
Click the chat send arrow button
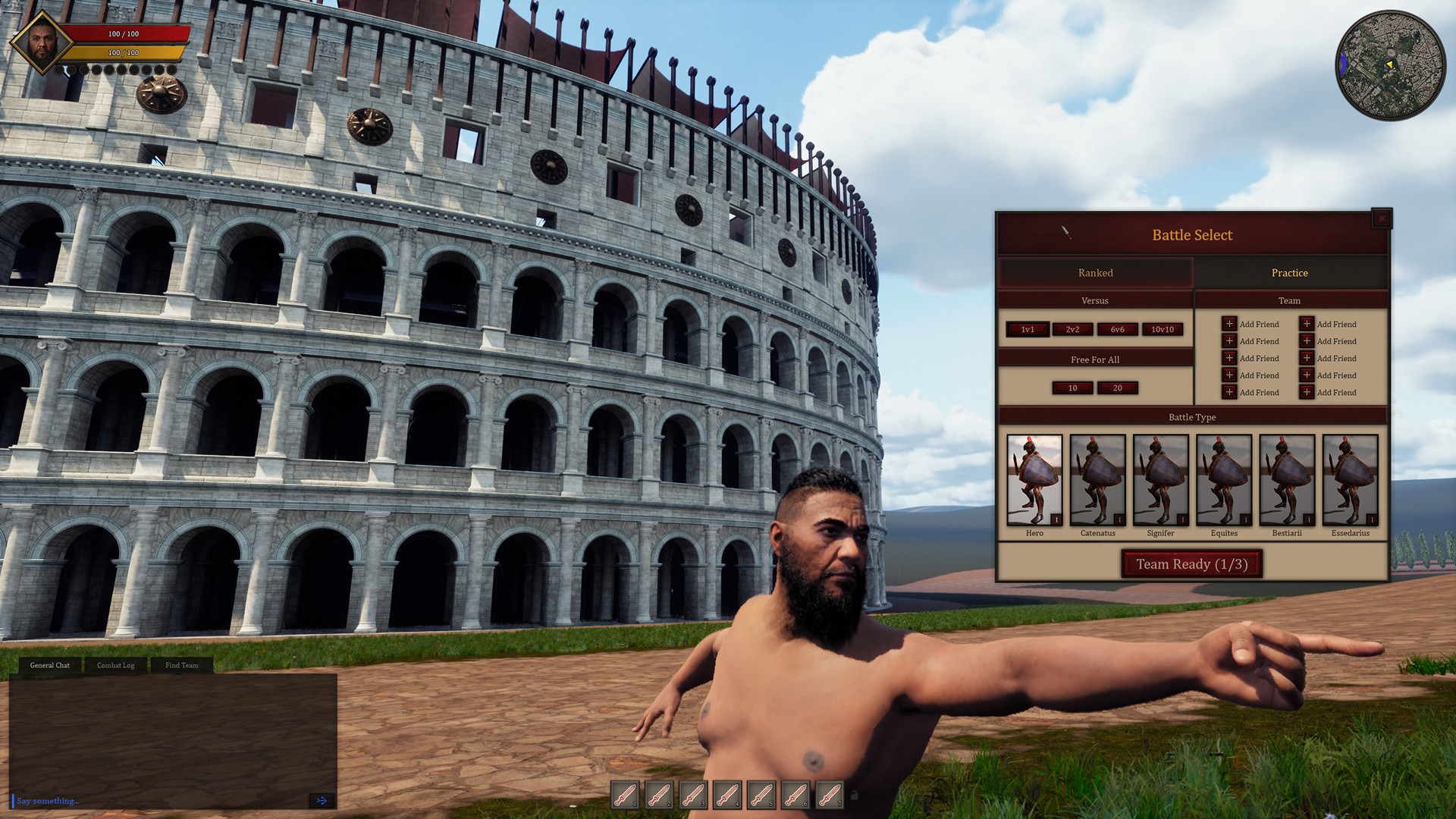point(322,800)
